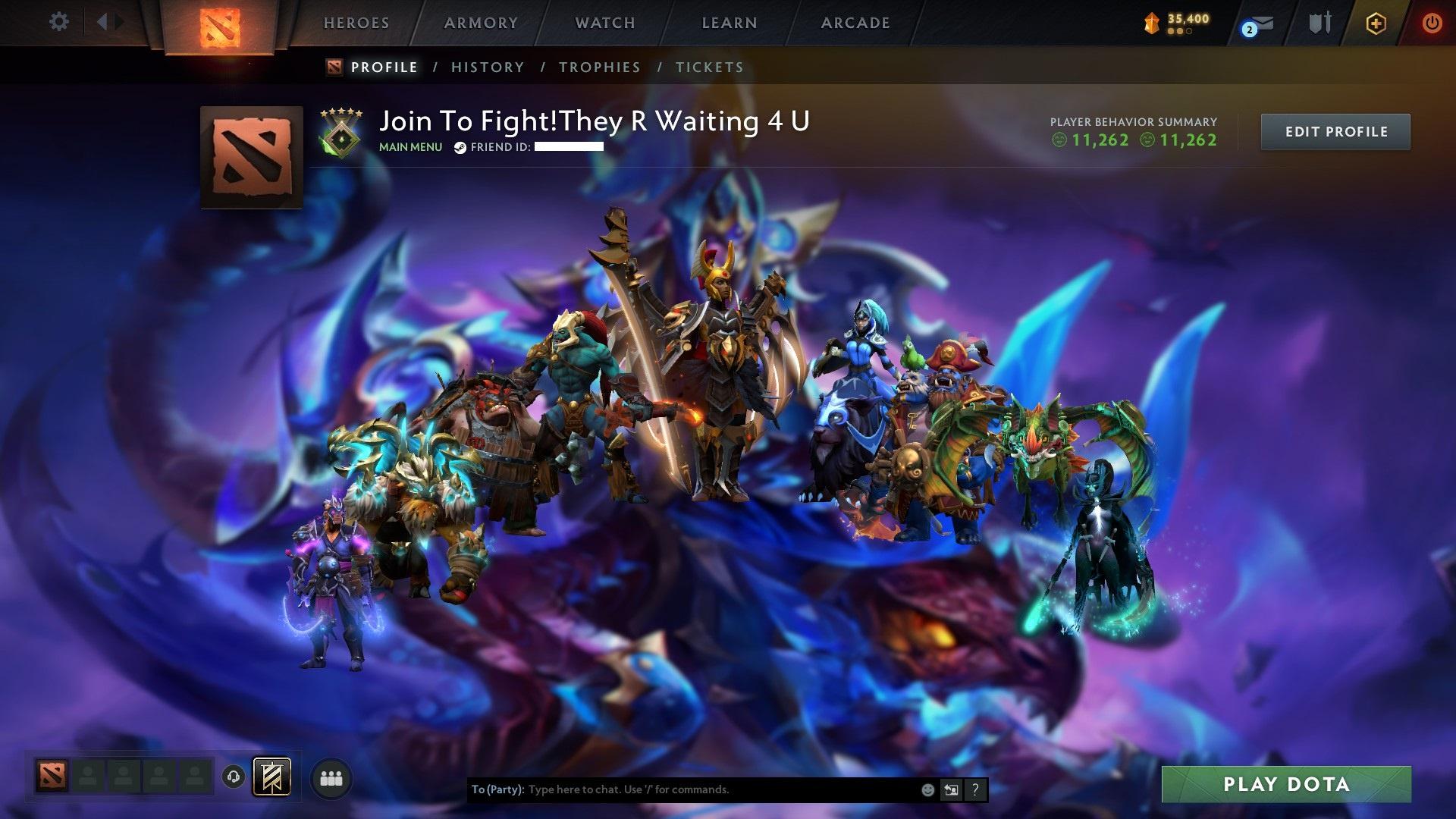Image resolution: width=1456 pixels, height=819 pixels.
Task: Open settings via the gear icon
Action: [59, 22]
